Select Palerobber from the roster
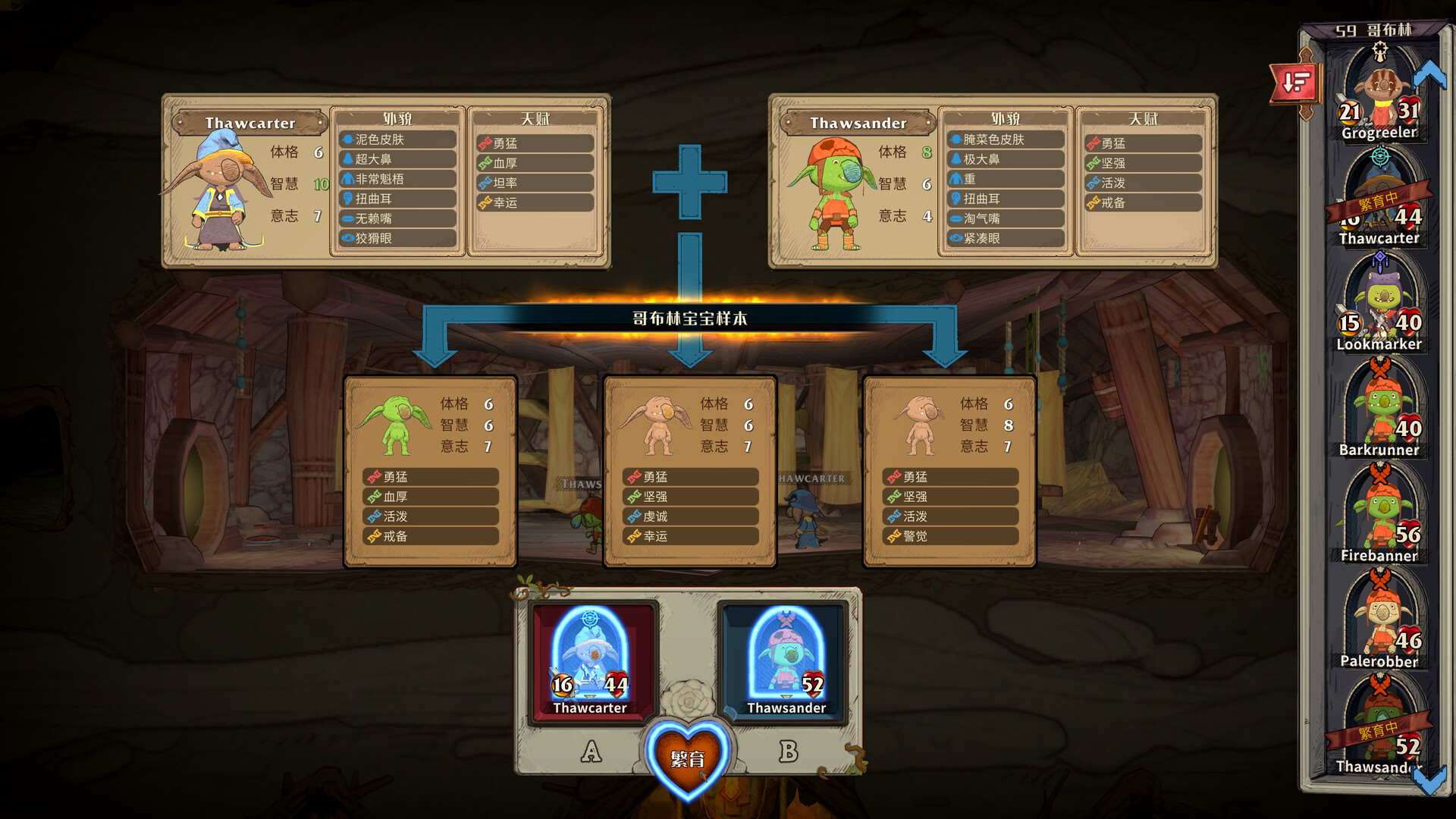 point(1379,623)
